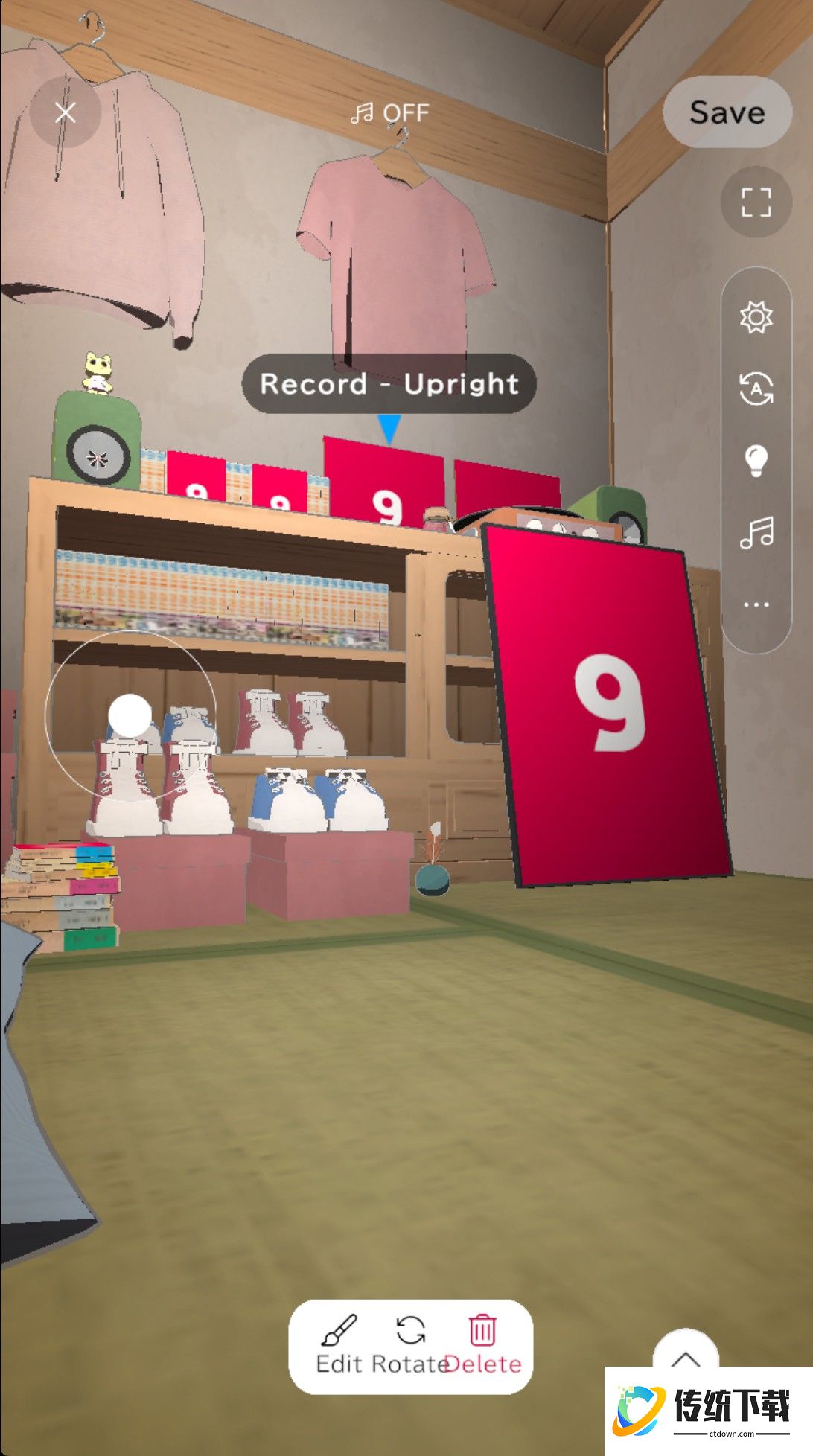Enter fullscreen view with the brackets icon

pyautogui.click(x=756, y=202)
